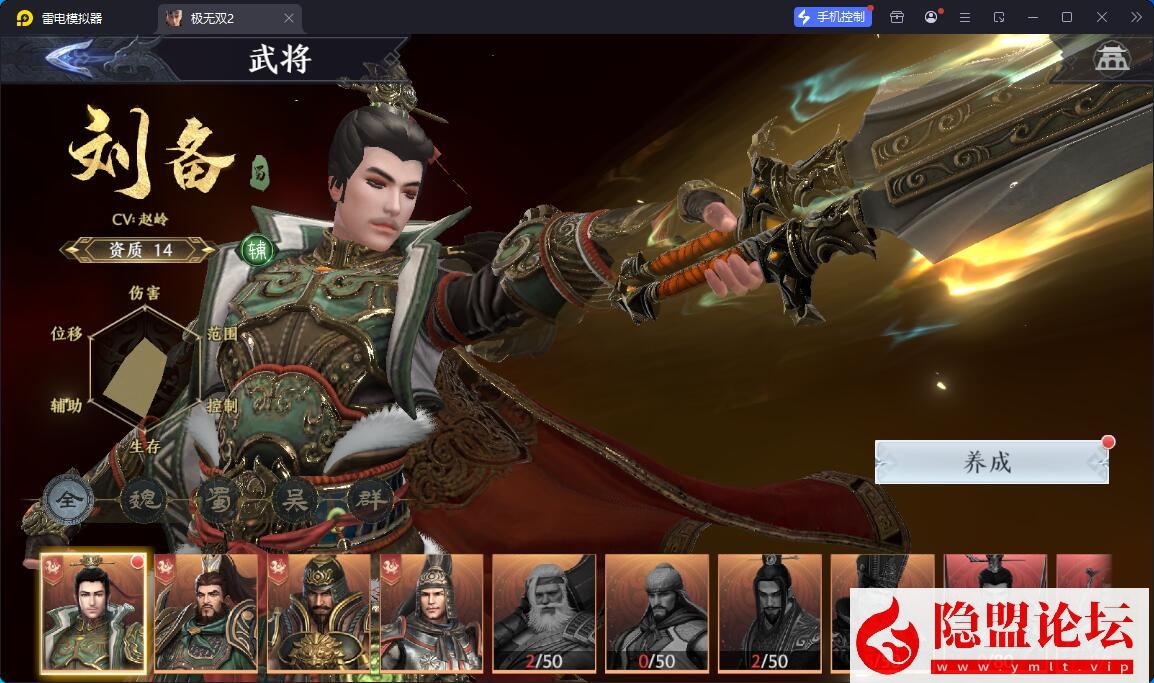
Task: Choose the 群 faction filter
Action: [369, 499]
